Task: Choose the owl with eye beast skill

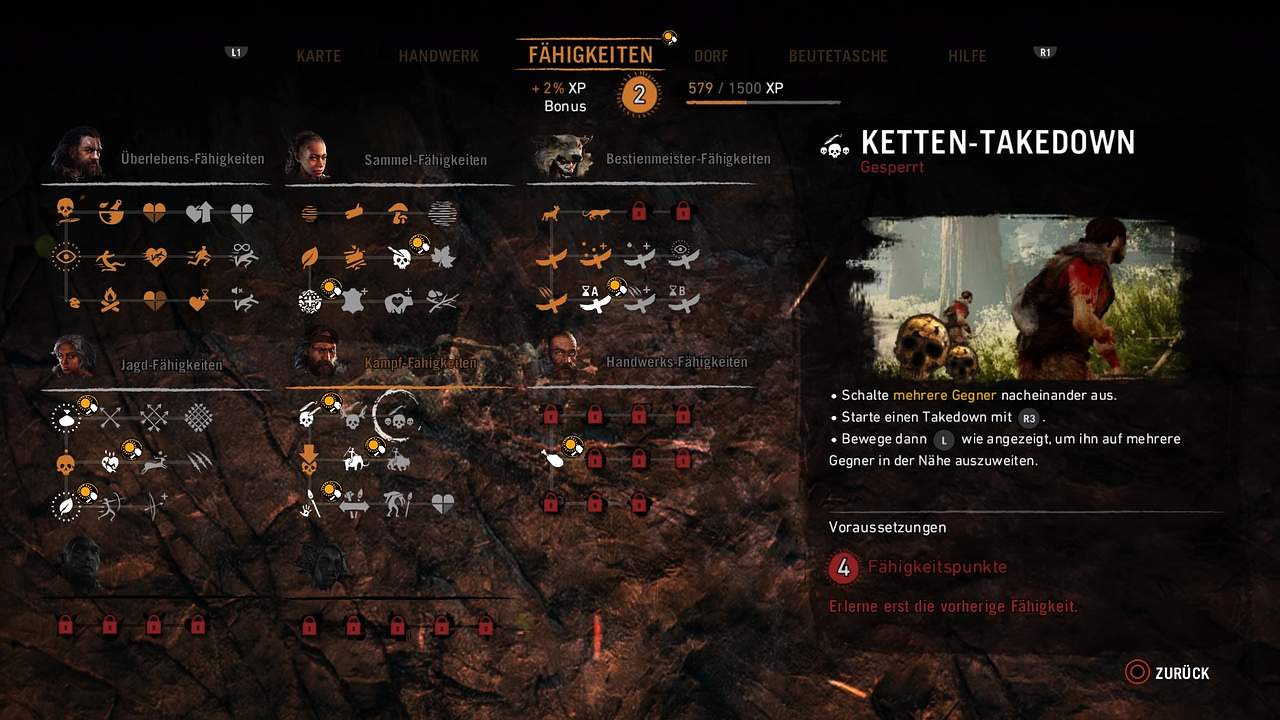Action: pos(682,256)
